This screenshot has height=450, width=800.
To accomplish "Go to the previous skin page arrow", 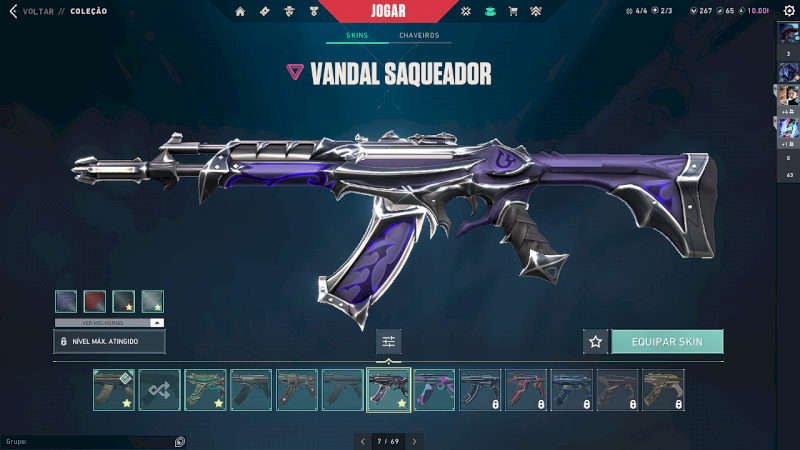I will point(363,440).
